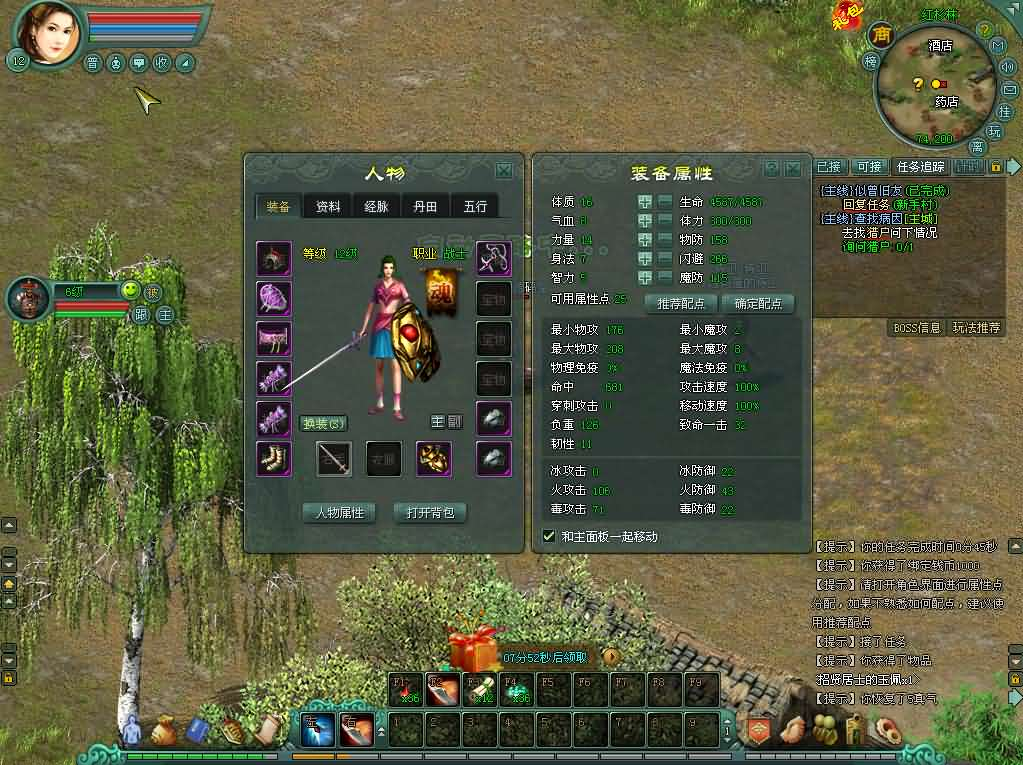The height and width of the screenshot is (765, 1023).
Task: Open the 商 shop button by minimap
Action: click(x=881, y=35)
